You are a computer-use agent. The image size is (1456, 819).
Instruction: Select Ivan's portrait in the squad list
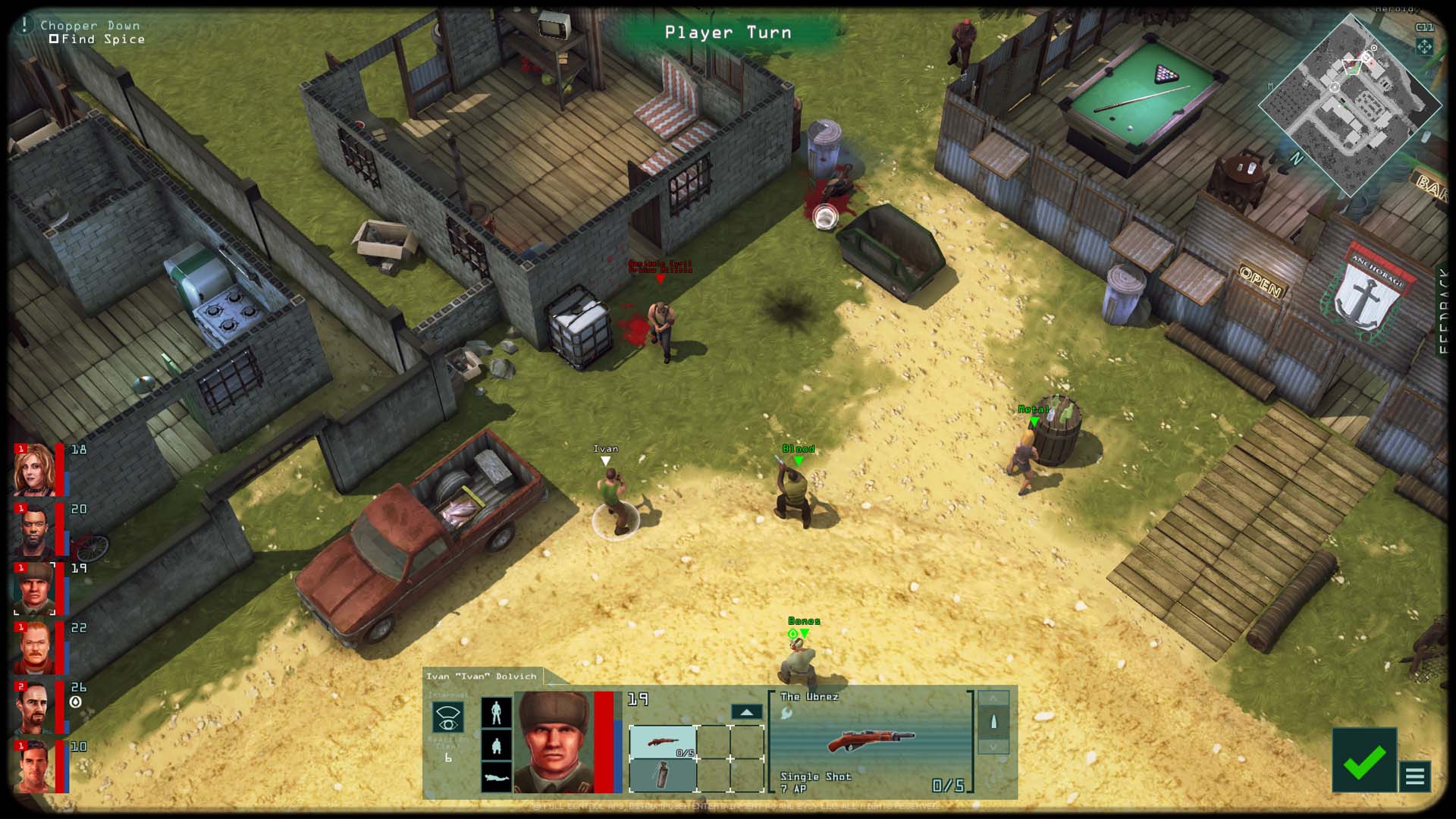click(x=34, y=588)
